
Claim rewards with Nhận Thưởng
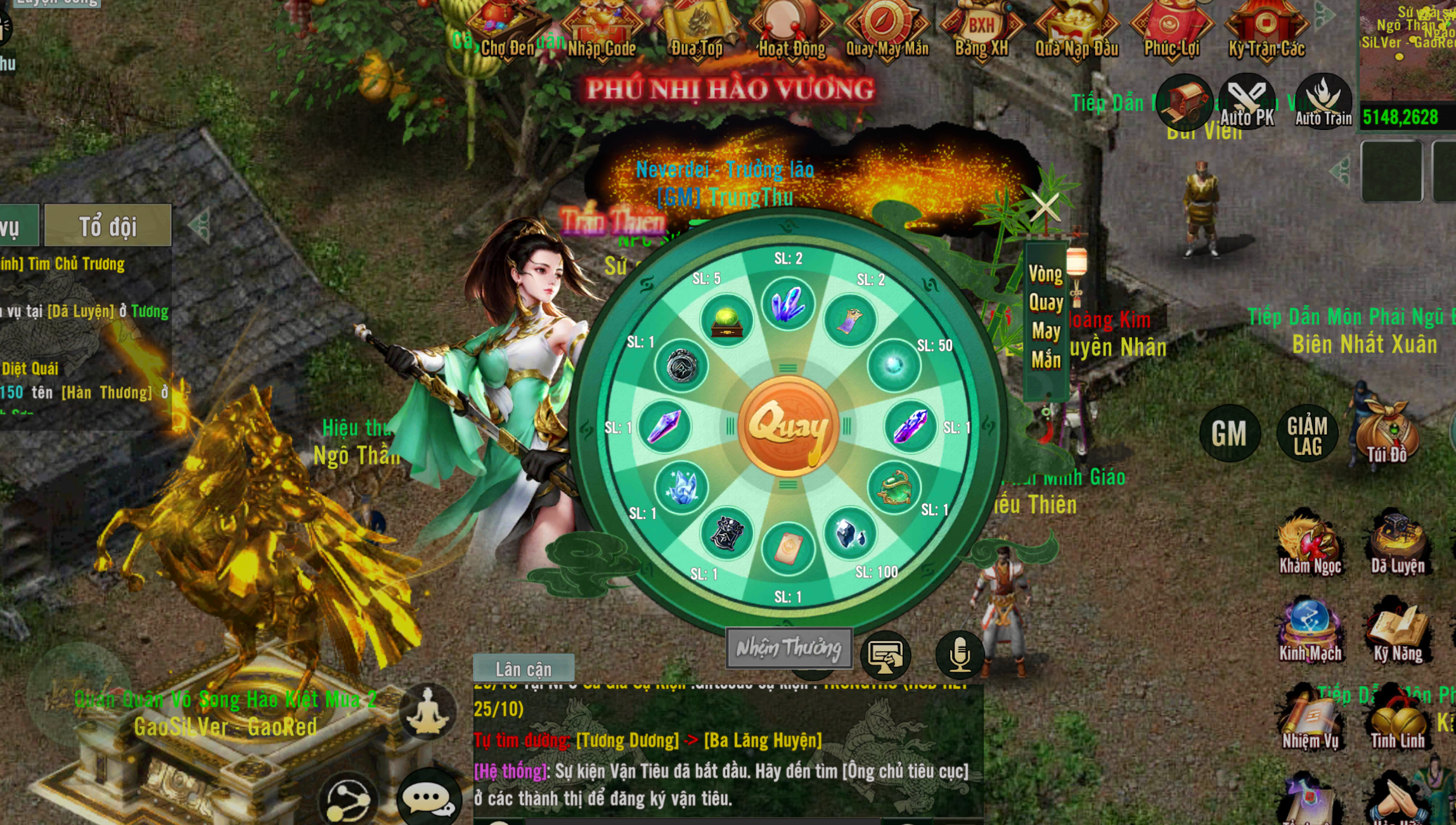[x=789, y=648]
